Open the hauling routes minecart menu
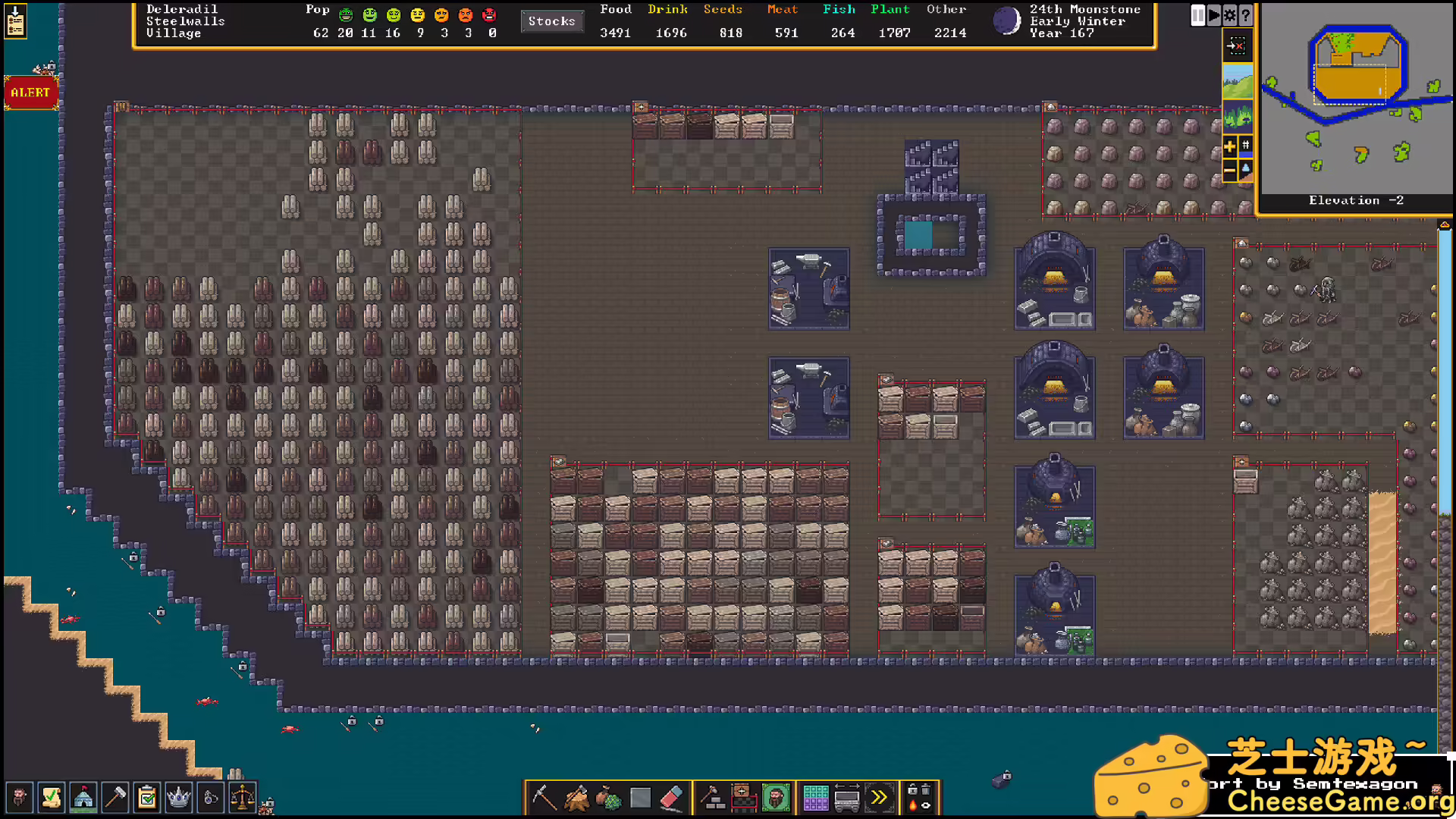This screenshot has height=819, width=1456. [x=846, y=797]
